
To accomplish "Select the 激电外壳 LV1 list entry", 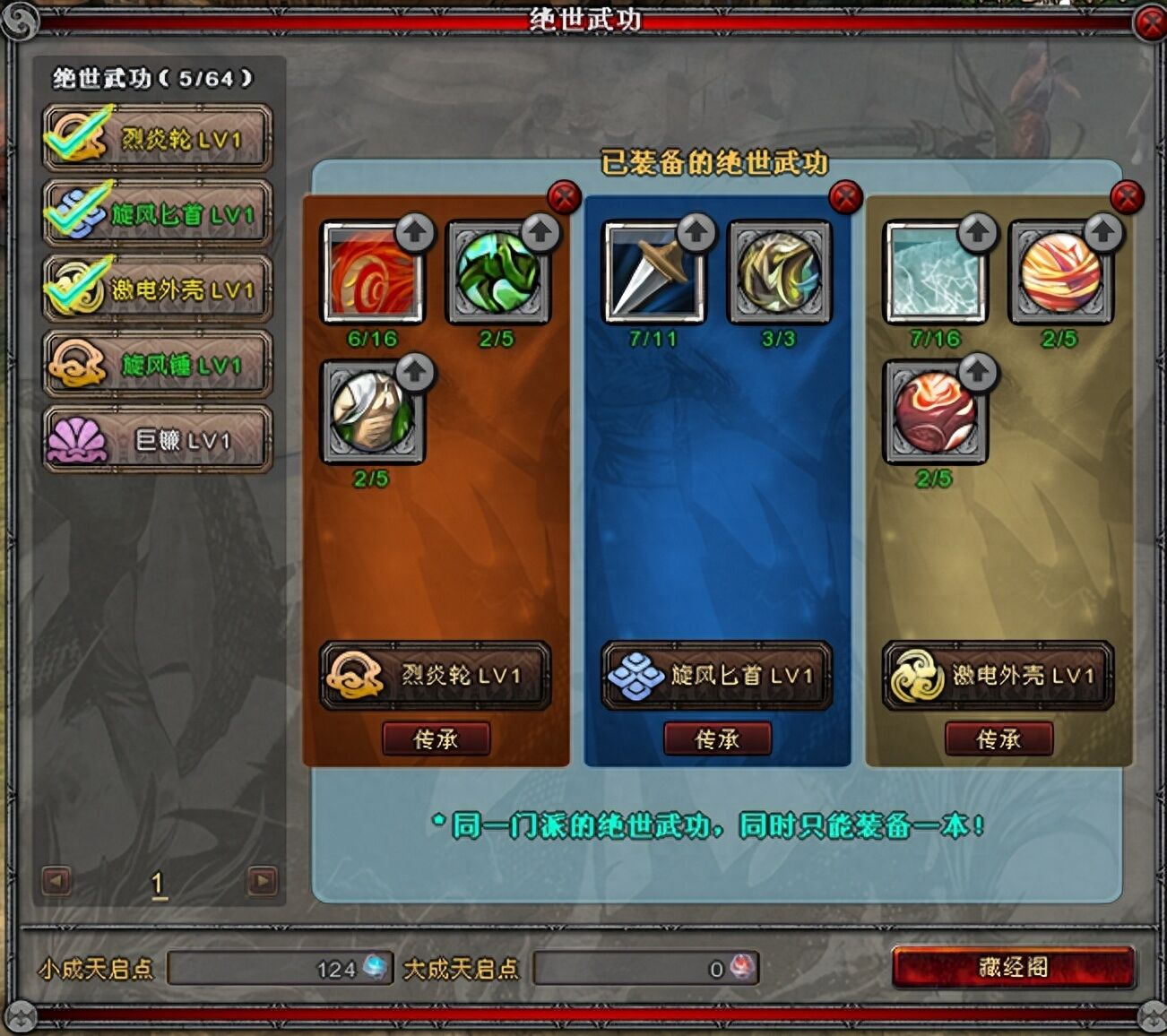I will (157, 289).
